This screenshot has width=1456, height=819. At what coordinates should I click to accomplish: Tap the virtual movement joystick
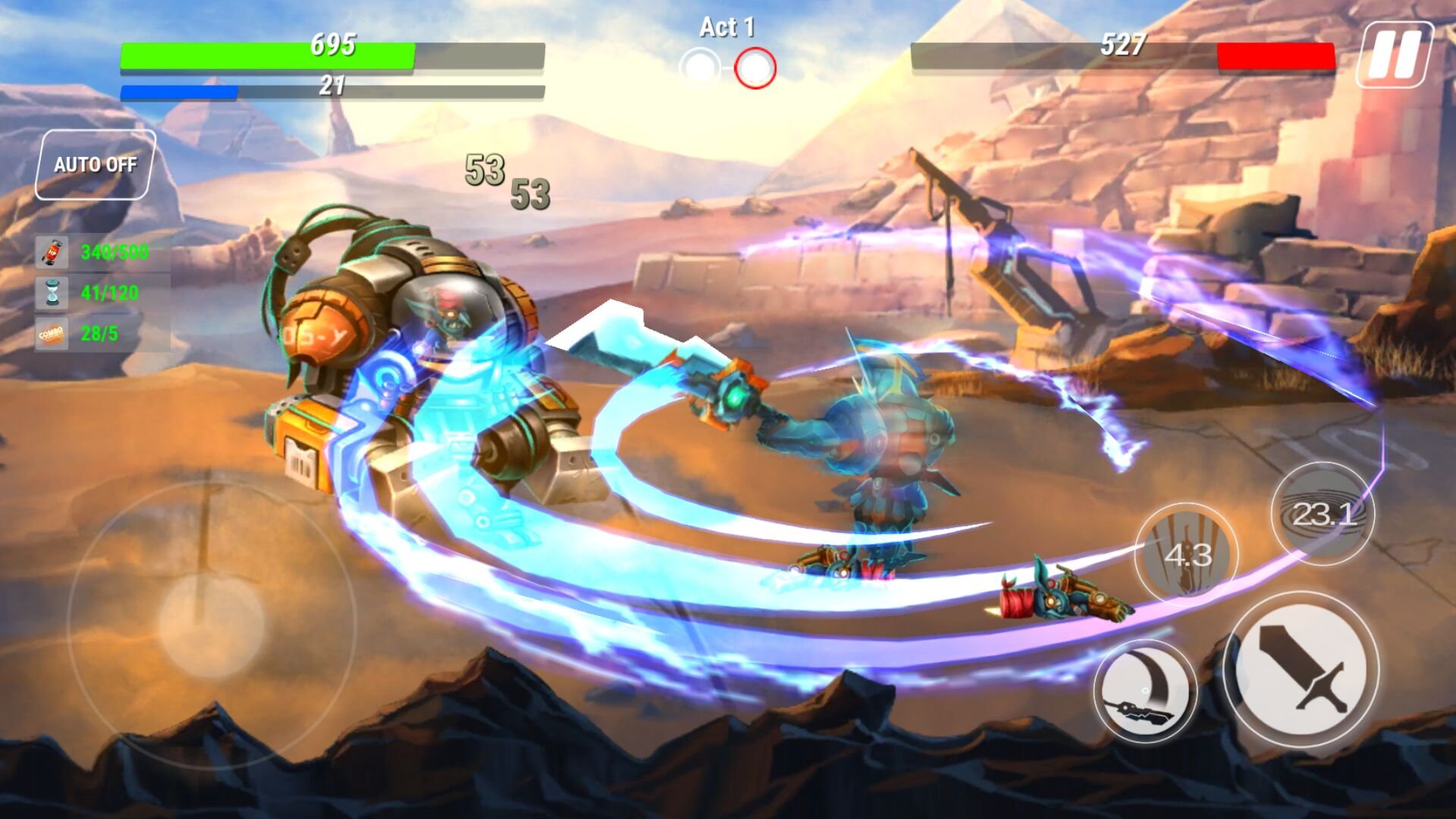pos(212,623)
